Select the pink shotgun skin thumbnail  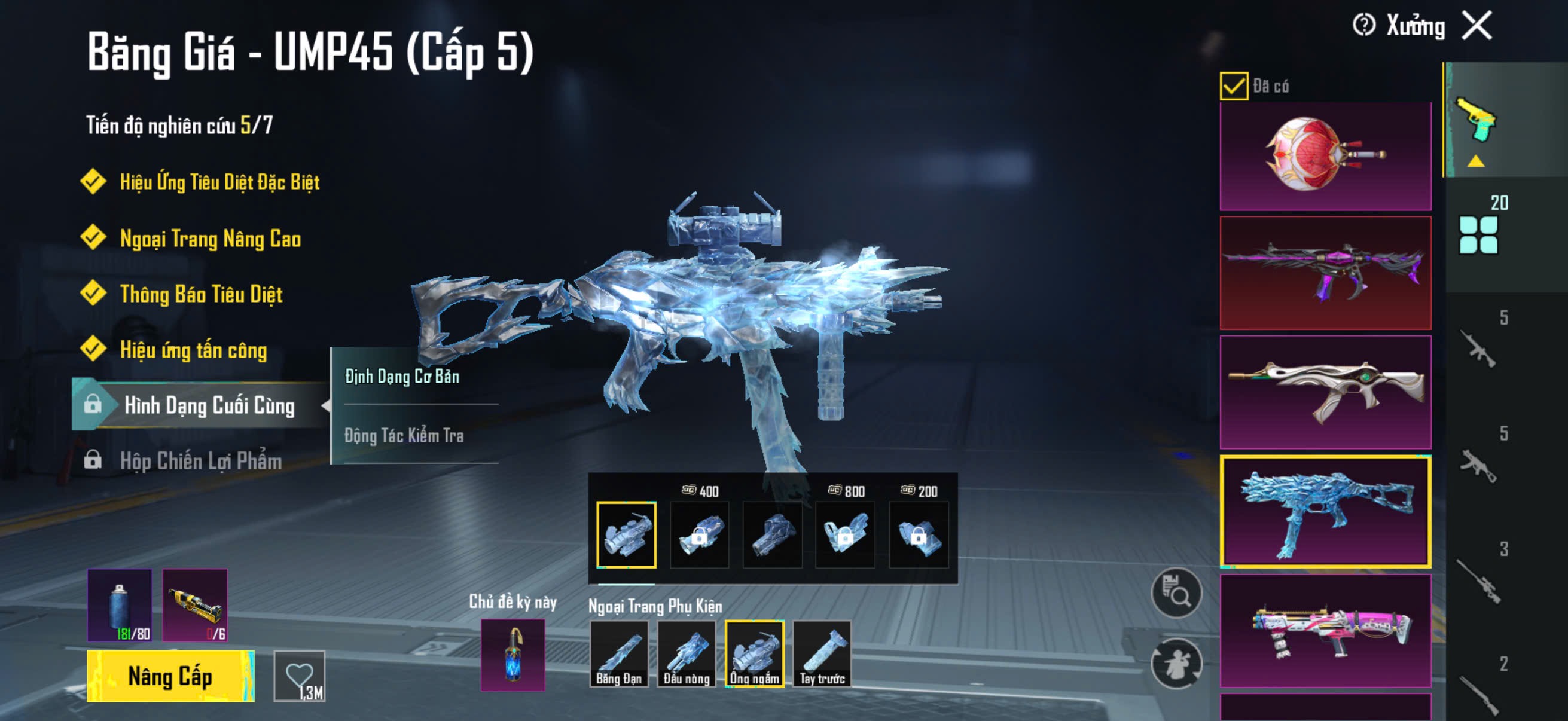1325,630
